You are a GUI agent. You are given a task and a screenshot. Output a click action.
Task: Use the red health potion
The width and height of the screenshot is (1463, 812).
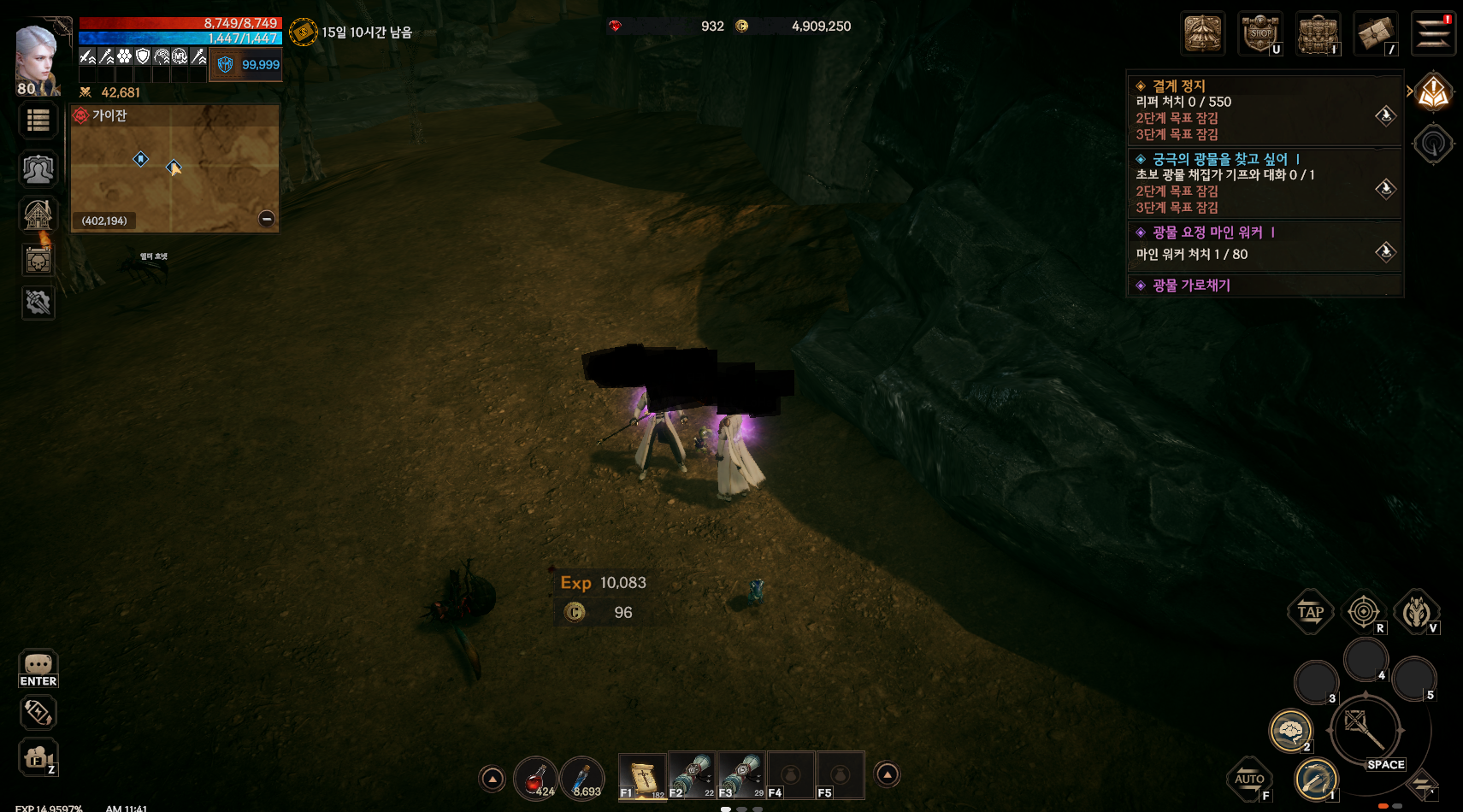[x=535, y=777]
